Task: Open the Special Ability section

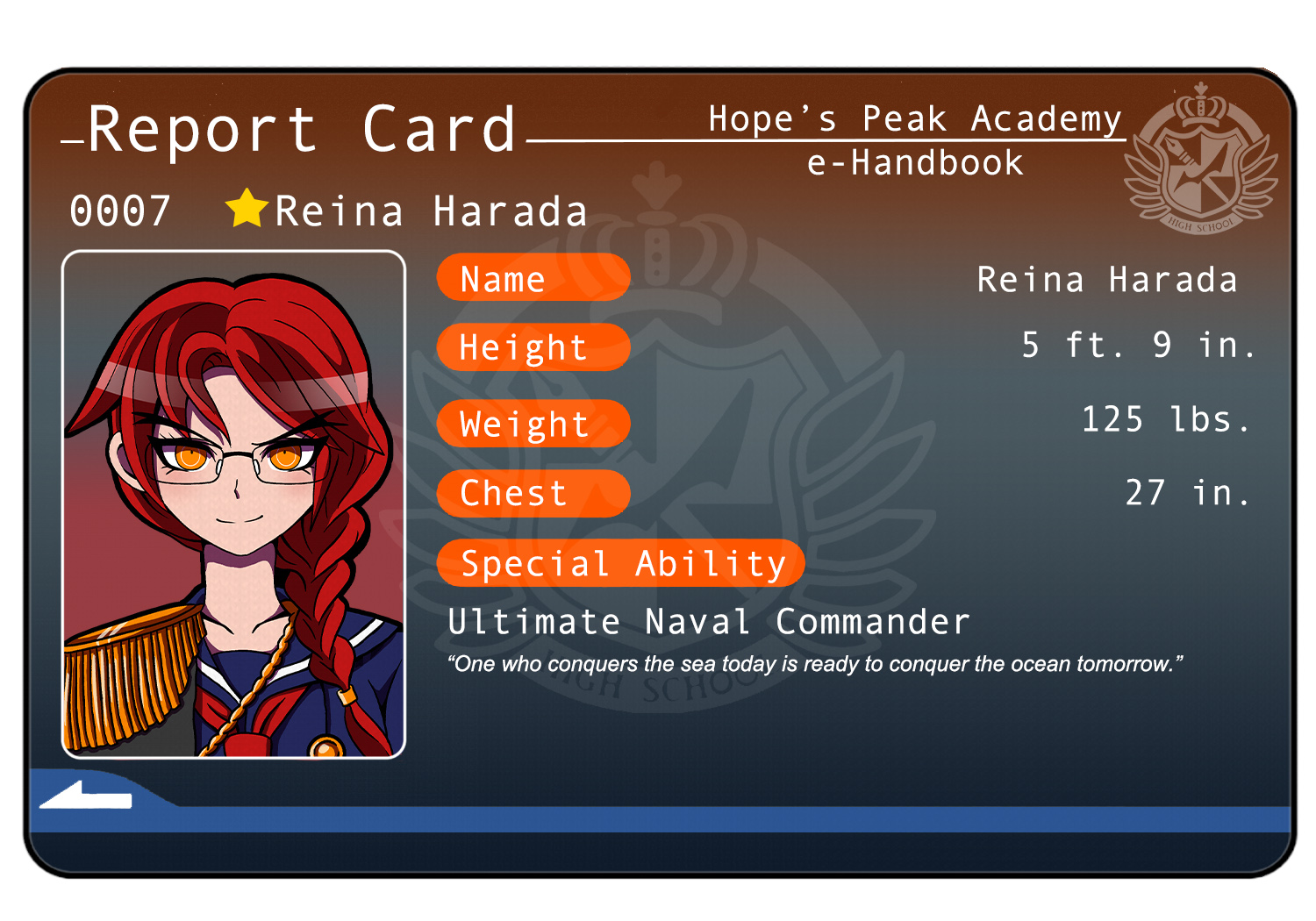Action: (621, 563)
